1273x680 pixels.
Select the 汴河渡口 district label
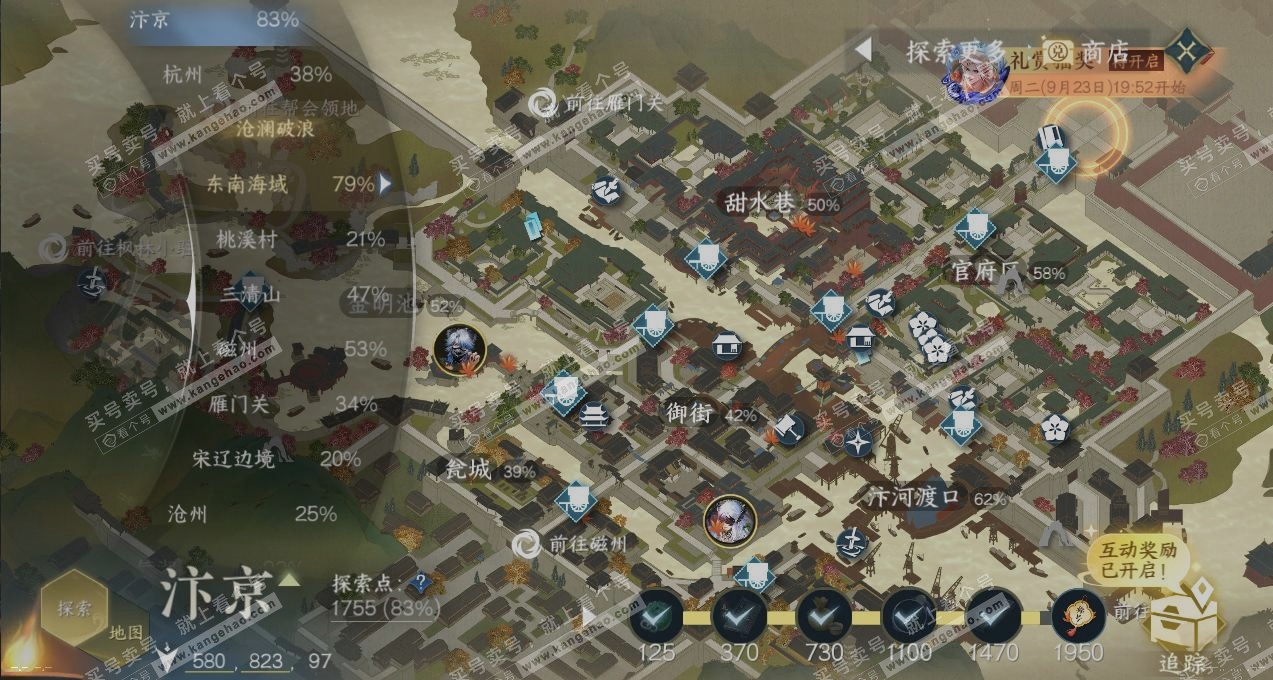(x=914, y=497)
